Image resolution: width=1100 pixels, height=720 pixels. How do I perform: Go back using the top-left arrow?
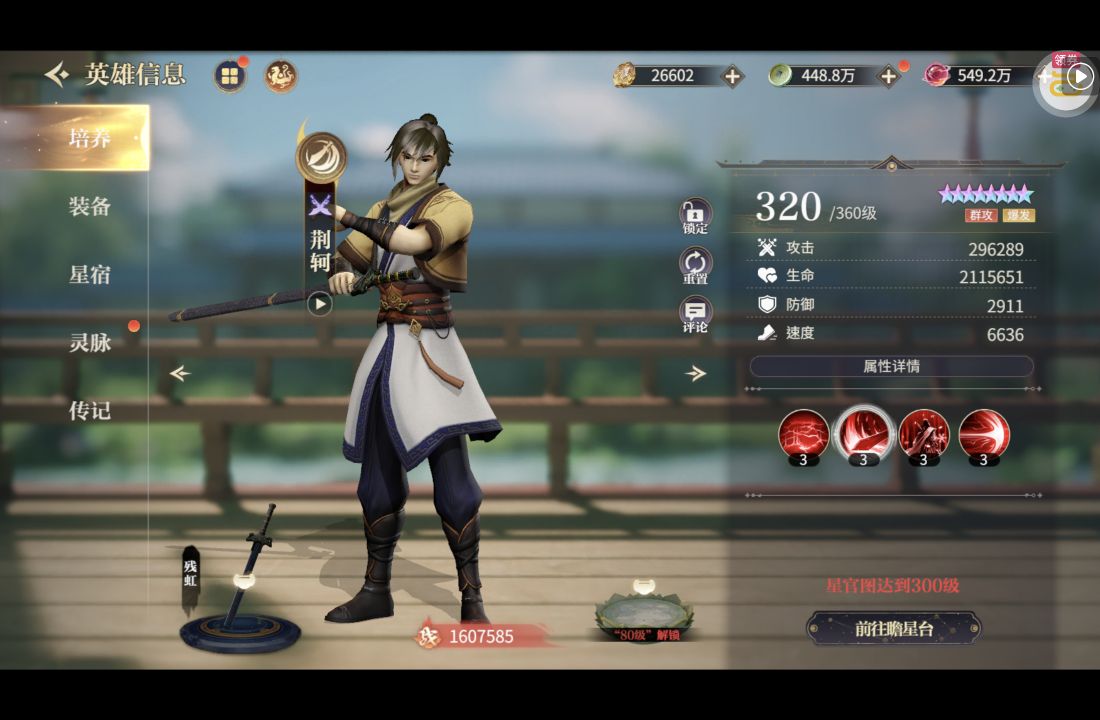57,74
